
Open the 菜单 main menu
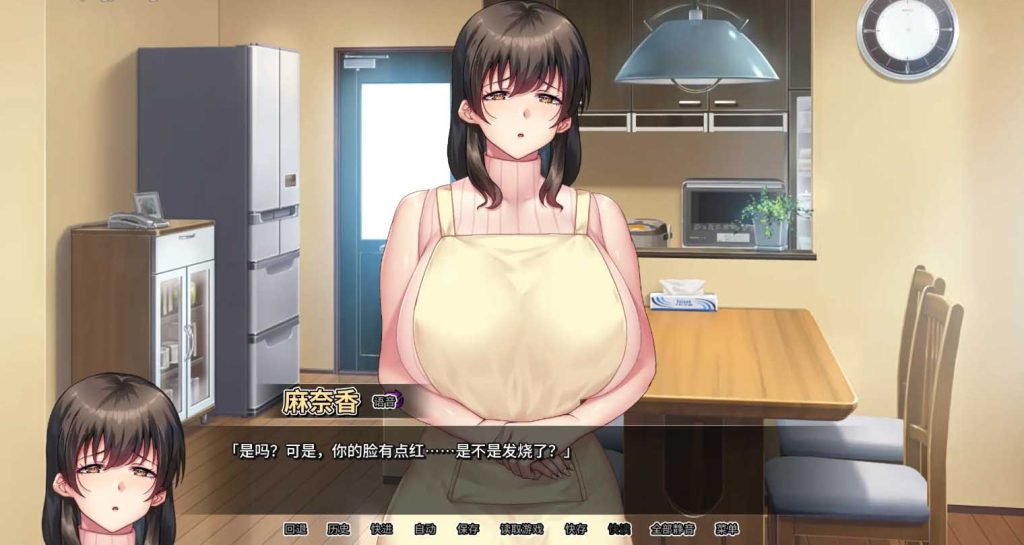point(726,529)
